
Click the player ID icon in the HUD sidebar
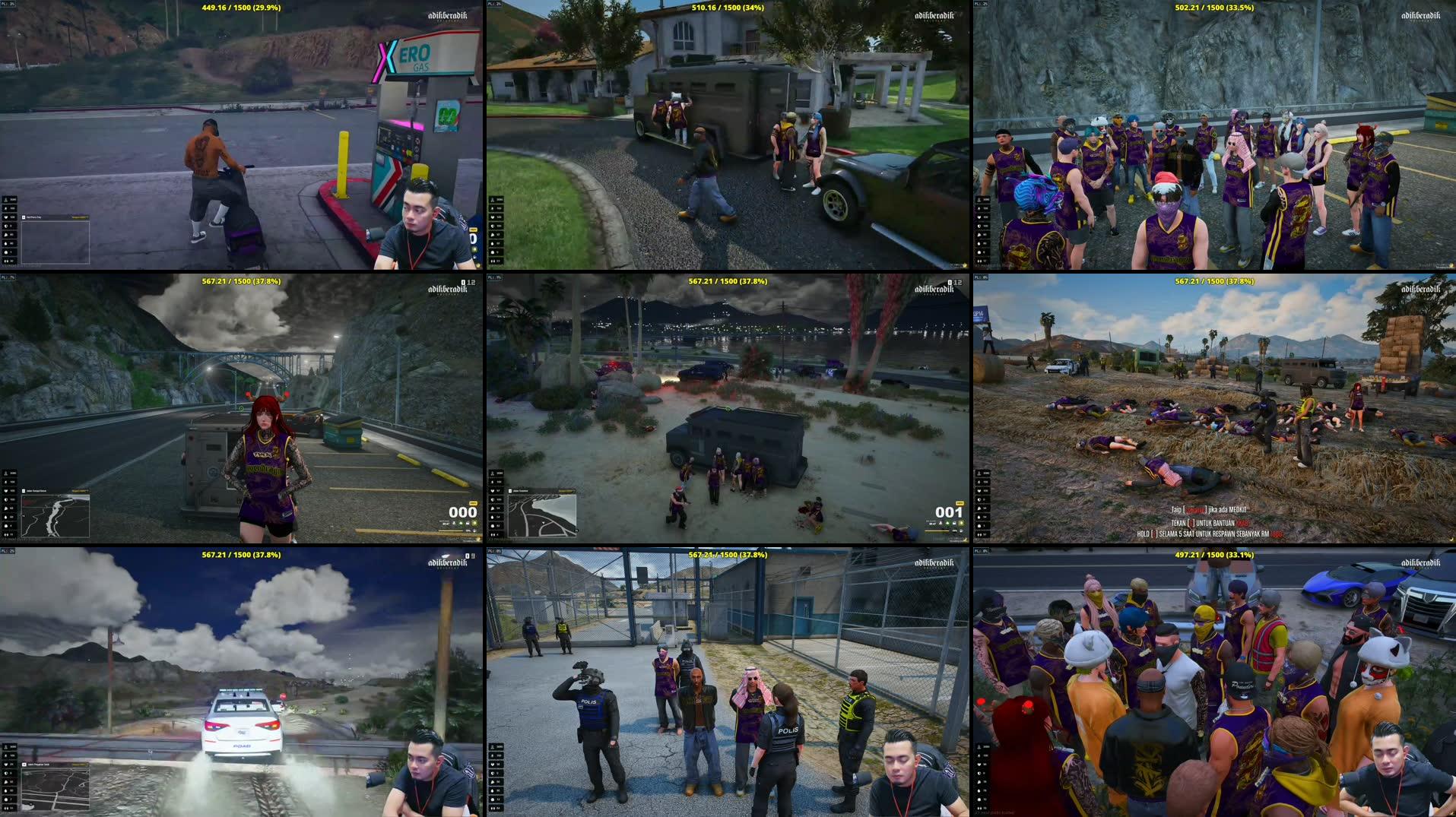[x=6, y=199]
